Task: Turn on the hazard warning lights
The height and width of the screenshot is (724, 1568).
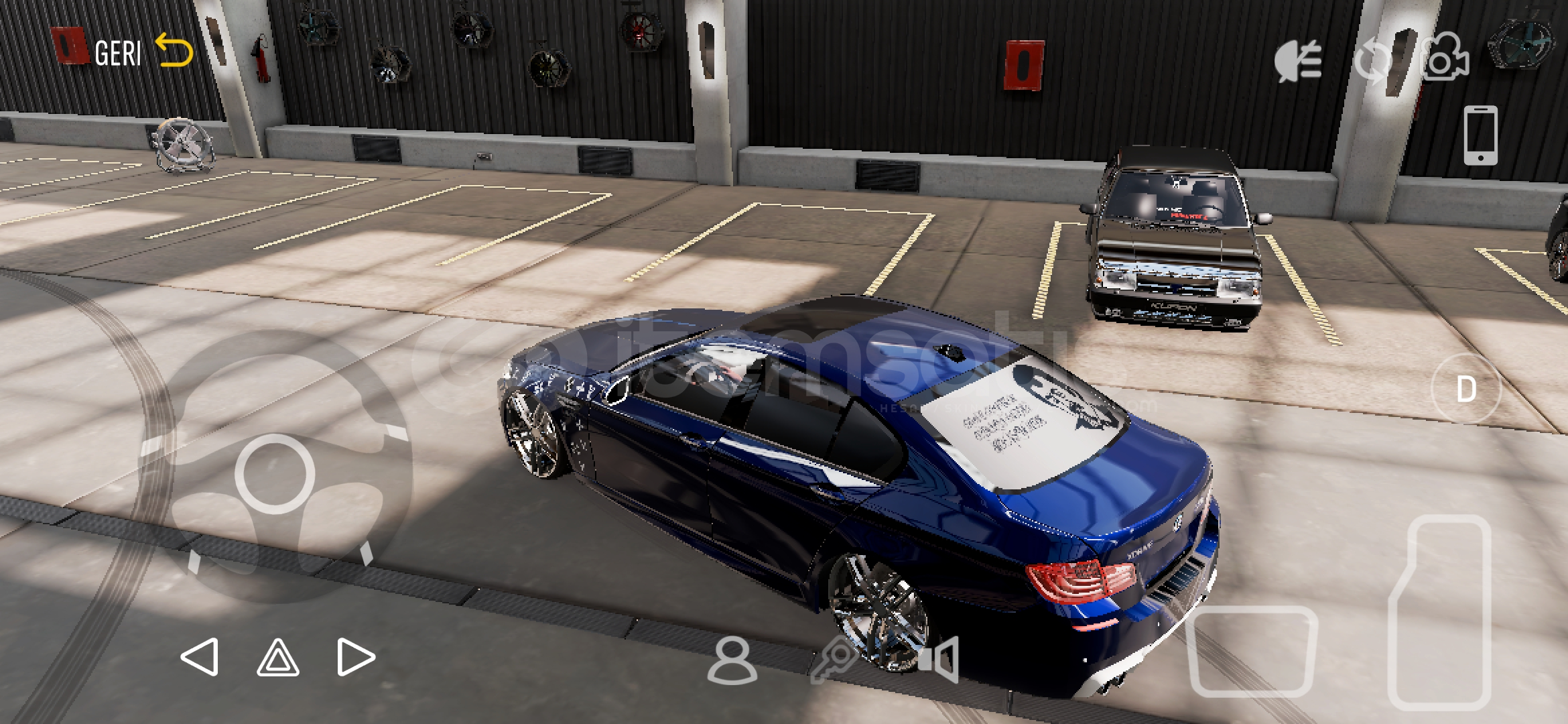Action: [x=278, y=657]
